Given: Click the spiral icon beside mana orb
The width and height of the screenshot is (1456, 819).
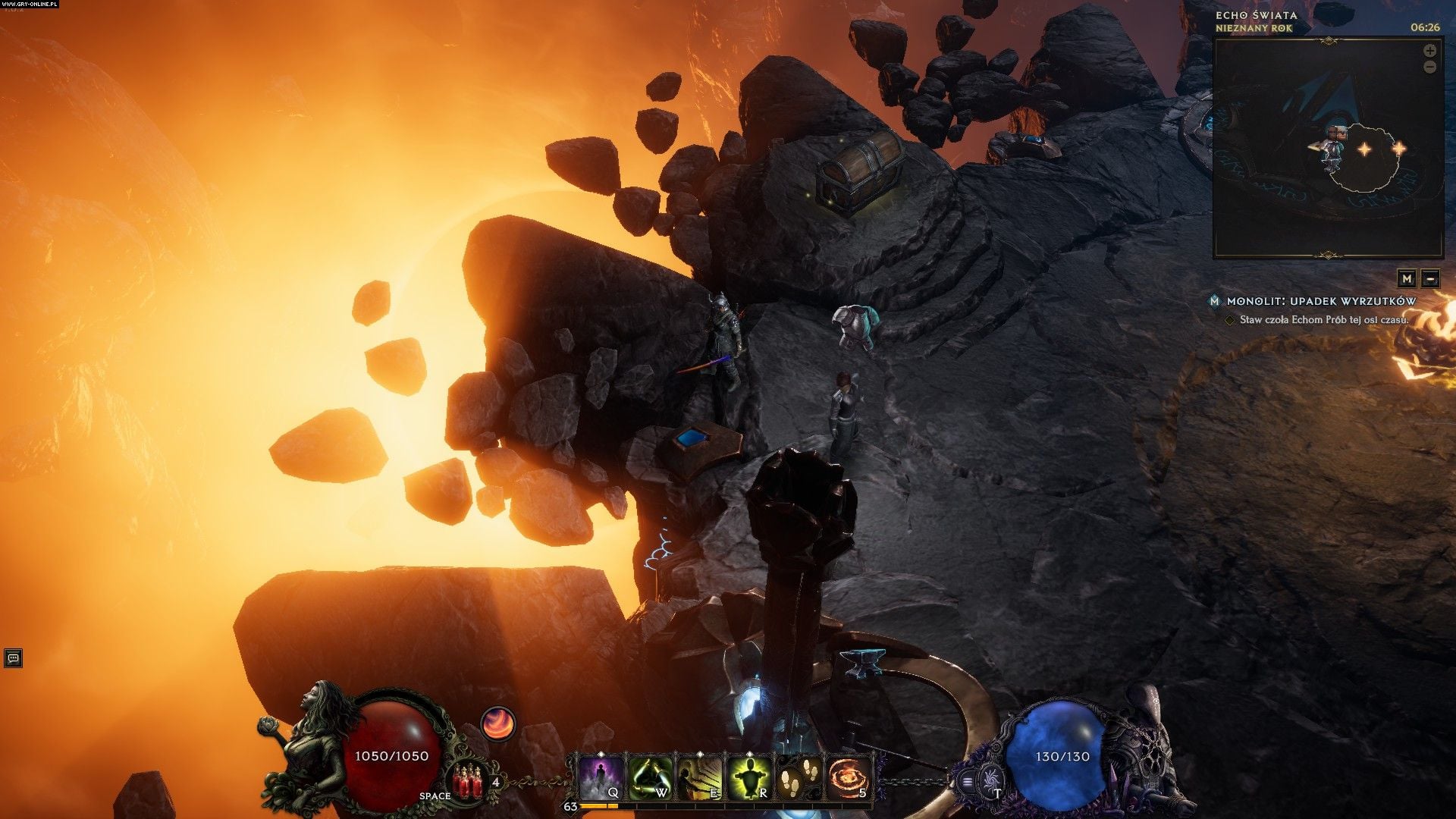Looking at the screenshot, I should [989, 780].
